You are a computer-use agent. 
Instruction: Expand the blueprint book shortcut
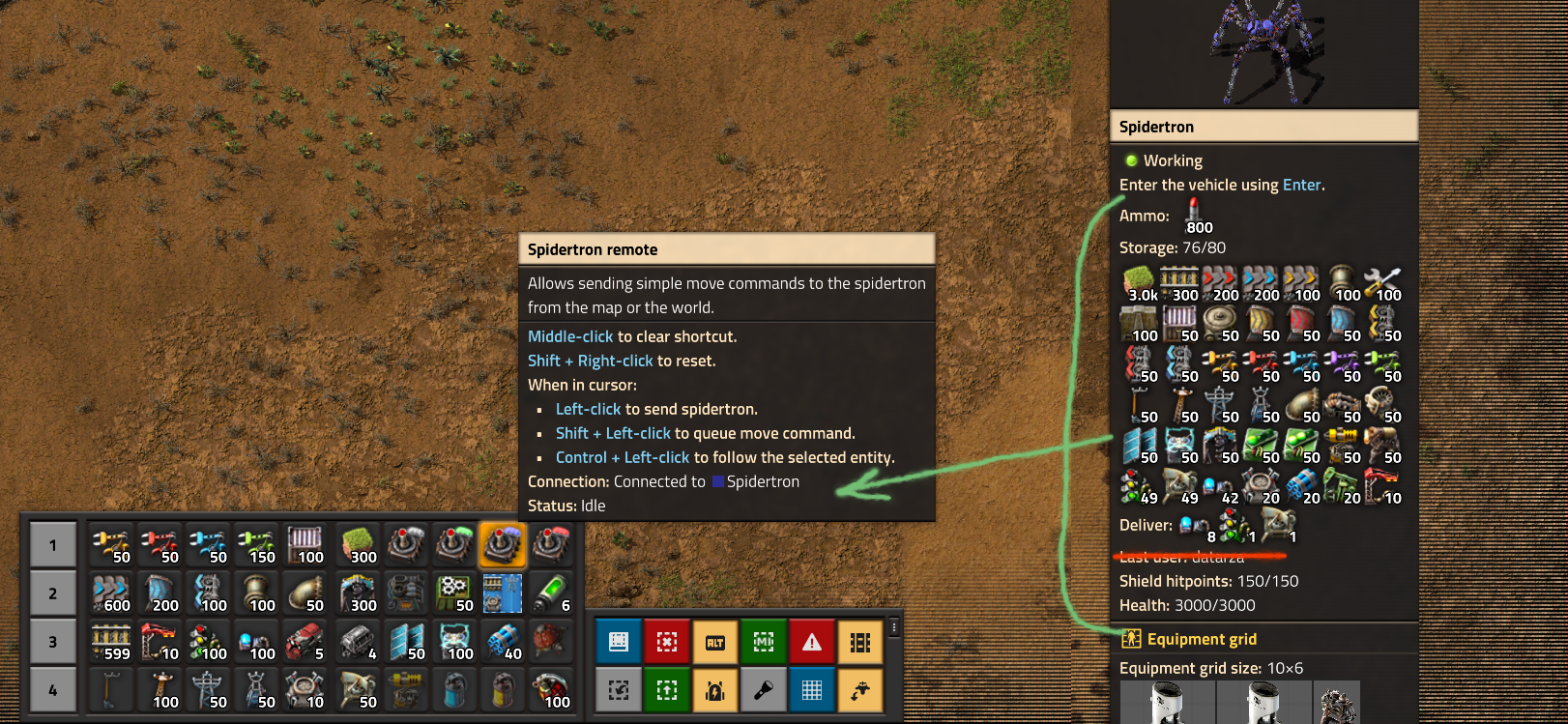tap(618, 641)
